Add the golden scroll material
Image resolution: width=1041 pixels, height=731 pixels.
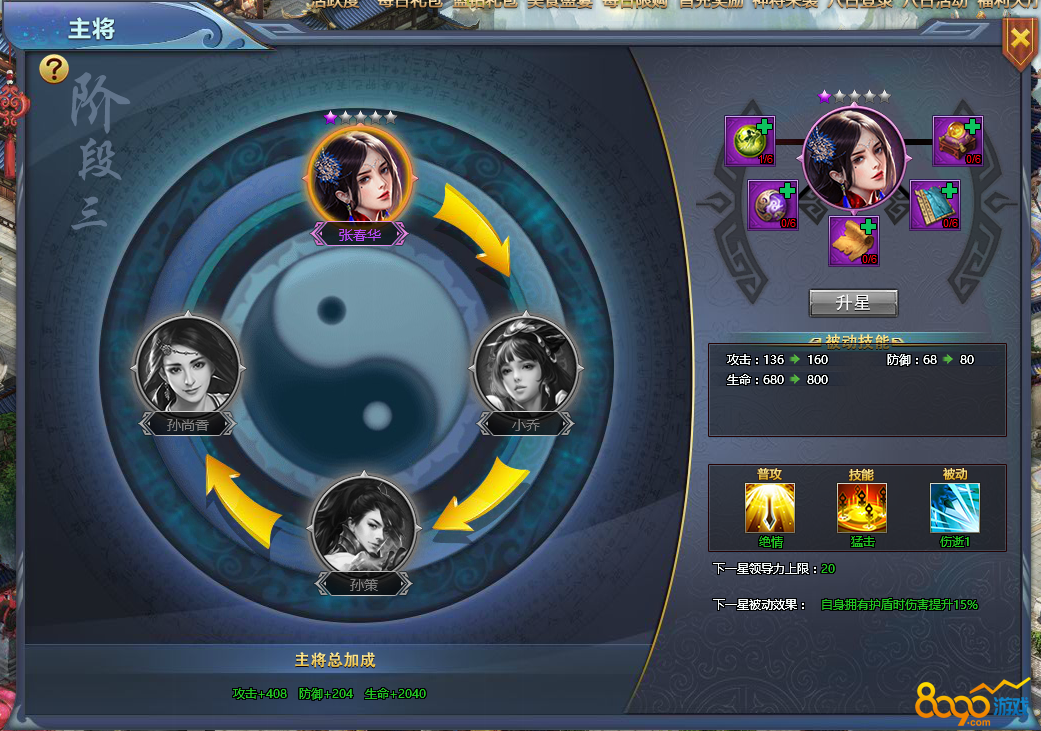pos(853,241)
